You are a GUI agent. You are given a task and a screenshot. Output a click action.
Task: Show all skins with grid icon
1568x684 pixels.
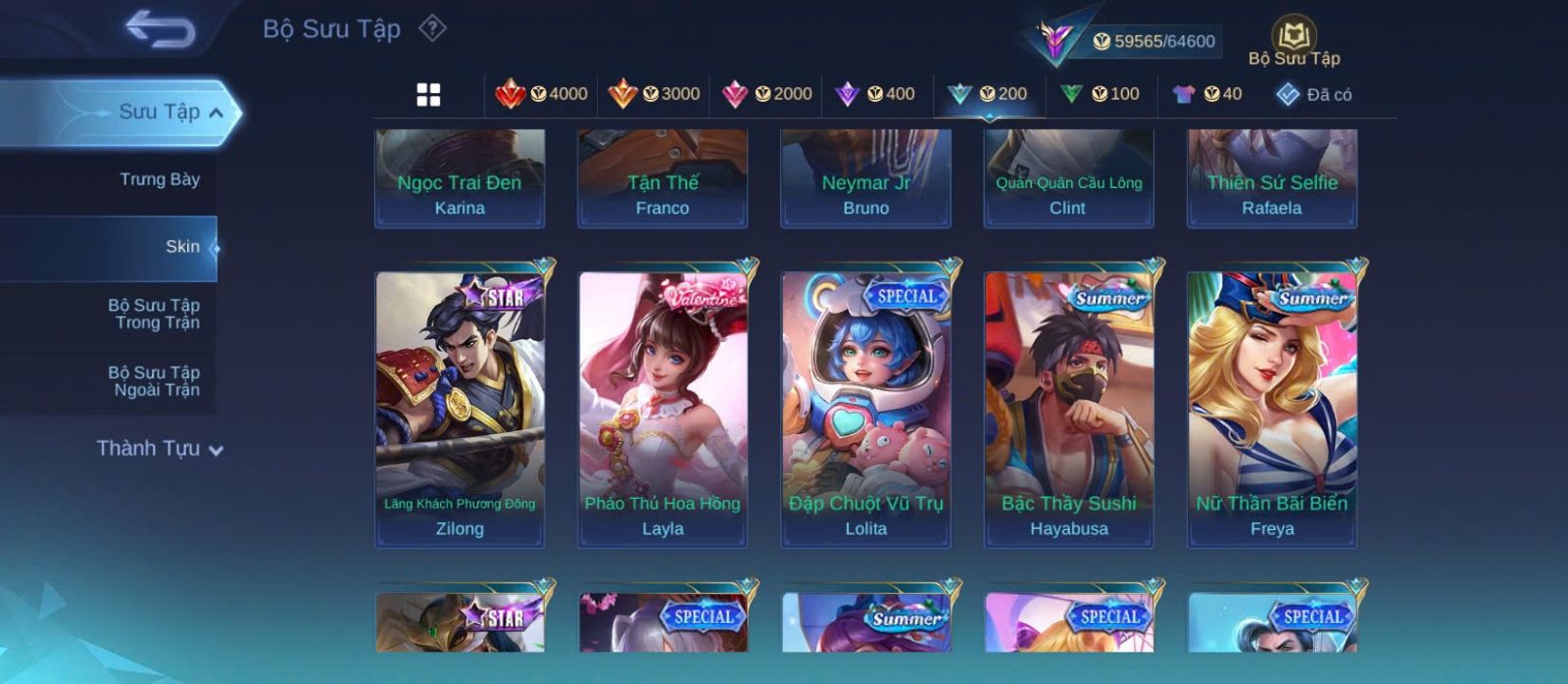click(428, 95)
